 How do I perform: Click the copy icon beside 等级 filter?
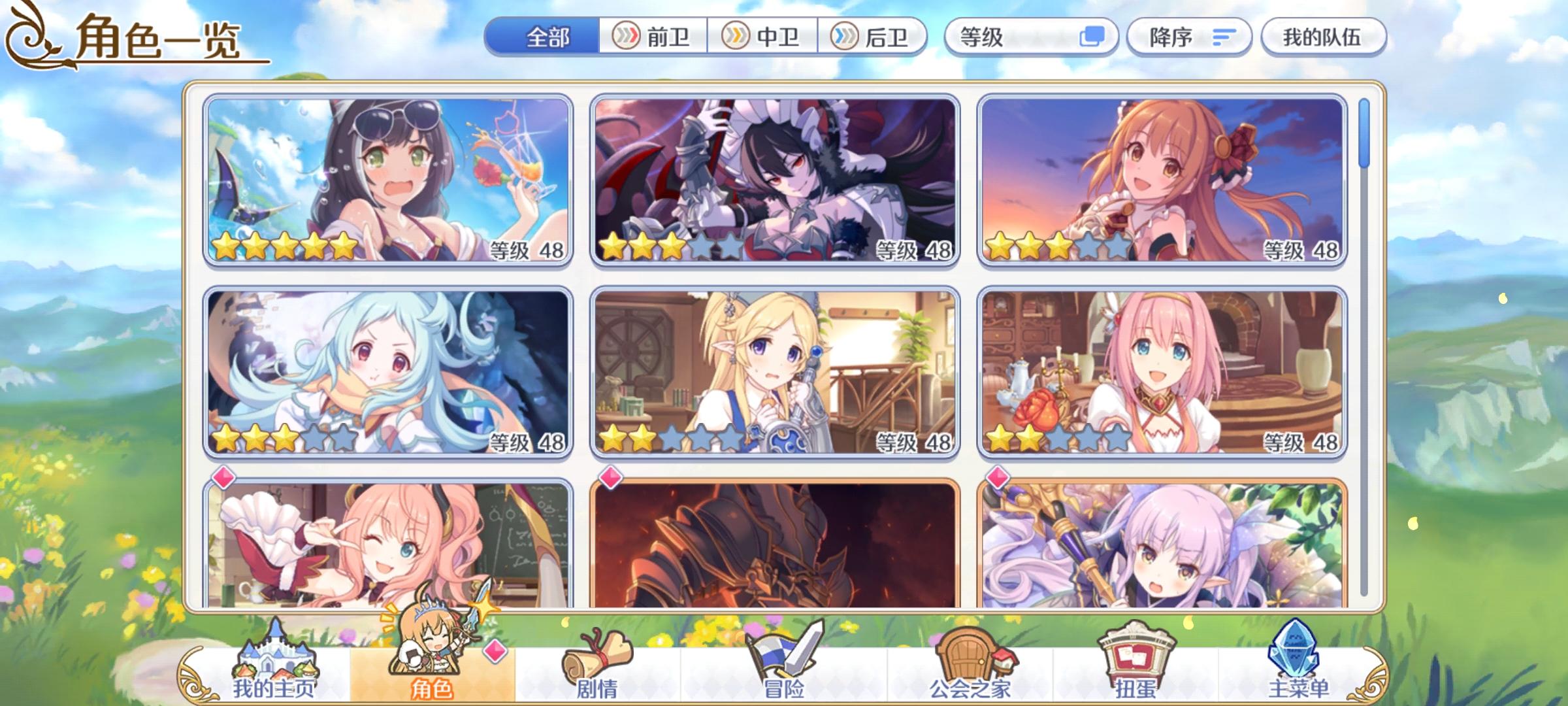point(1091,37)
